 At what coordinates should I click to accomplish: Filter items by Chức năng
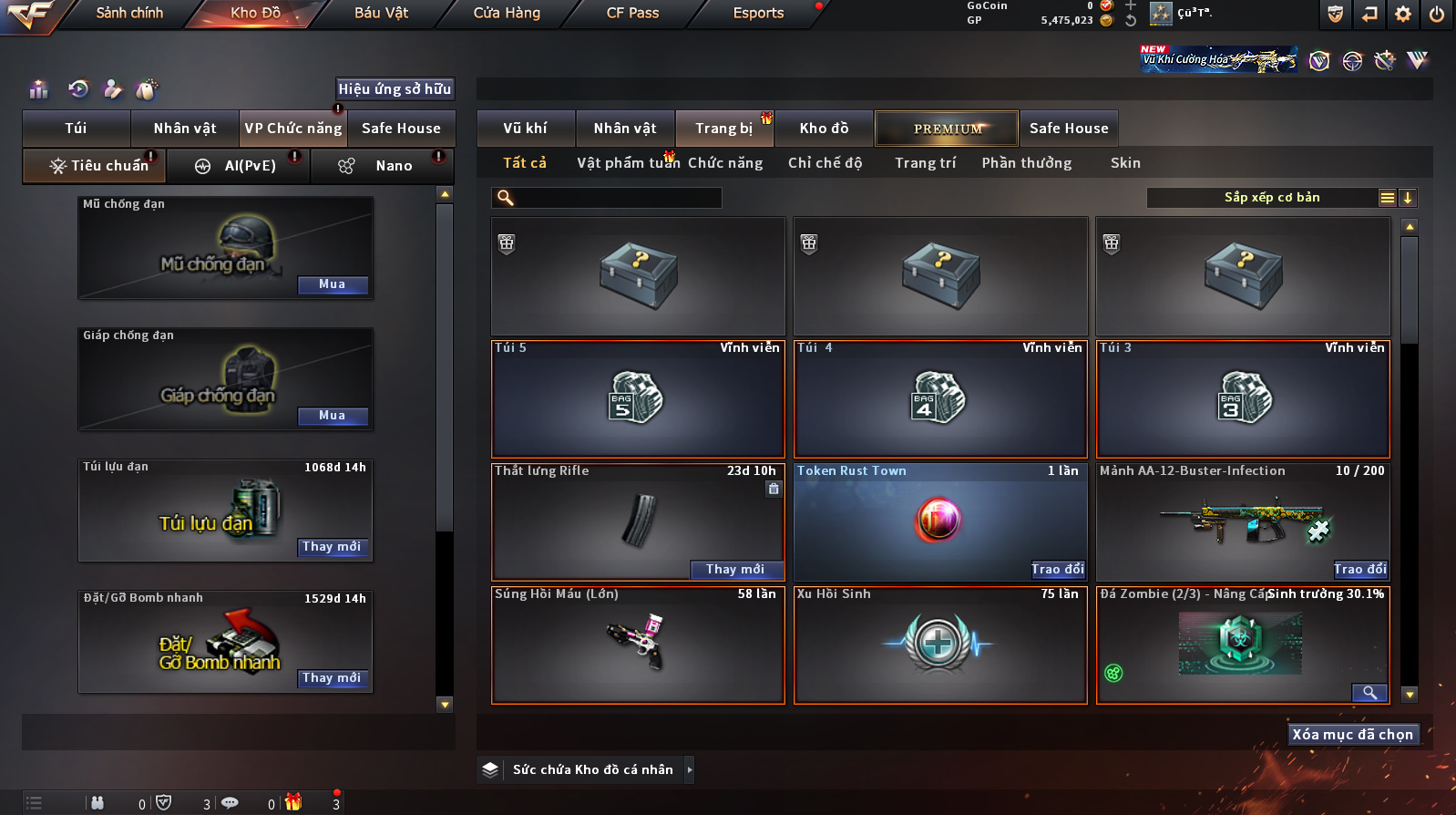pos(725,163)
